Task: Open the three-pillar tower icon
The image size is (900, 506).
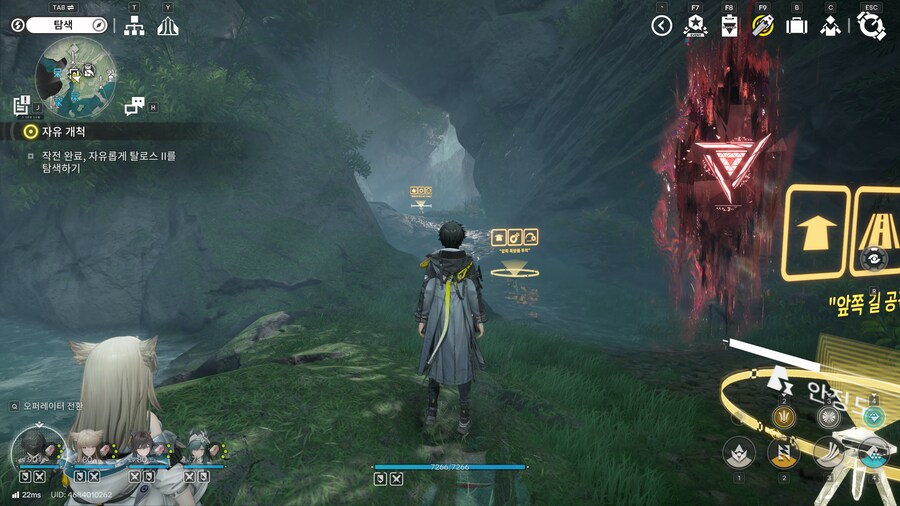Action: [x=168, y=26]
